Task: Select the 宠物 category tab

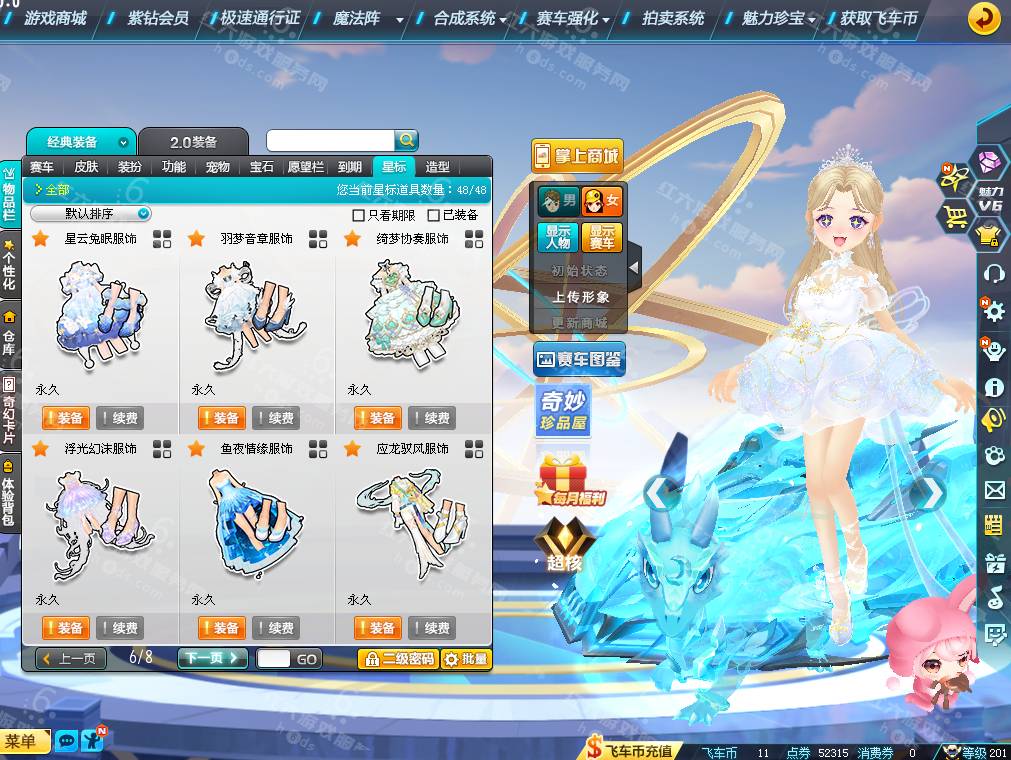Action: [217, 167]
